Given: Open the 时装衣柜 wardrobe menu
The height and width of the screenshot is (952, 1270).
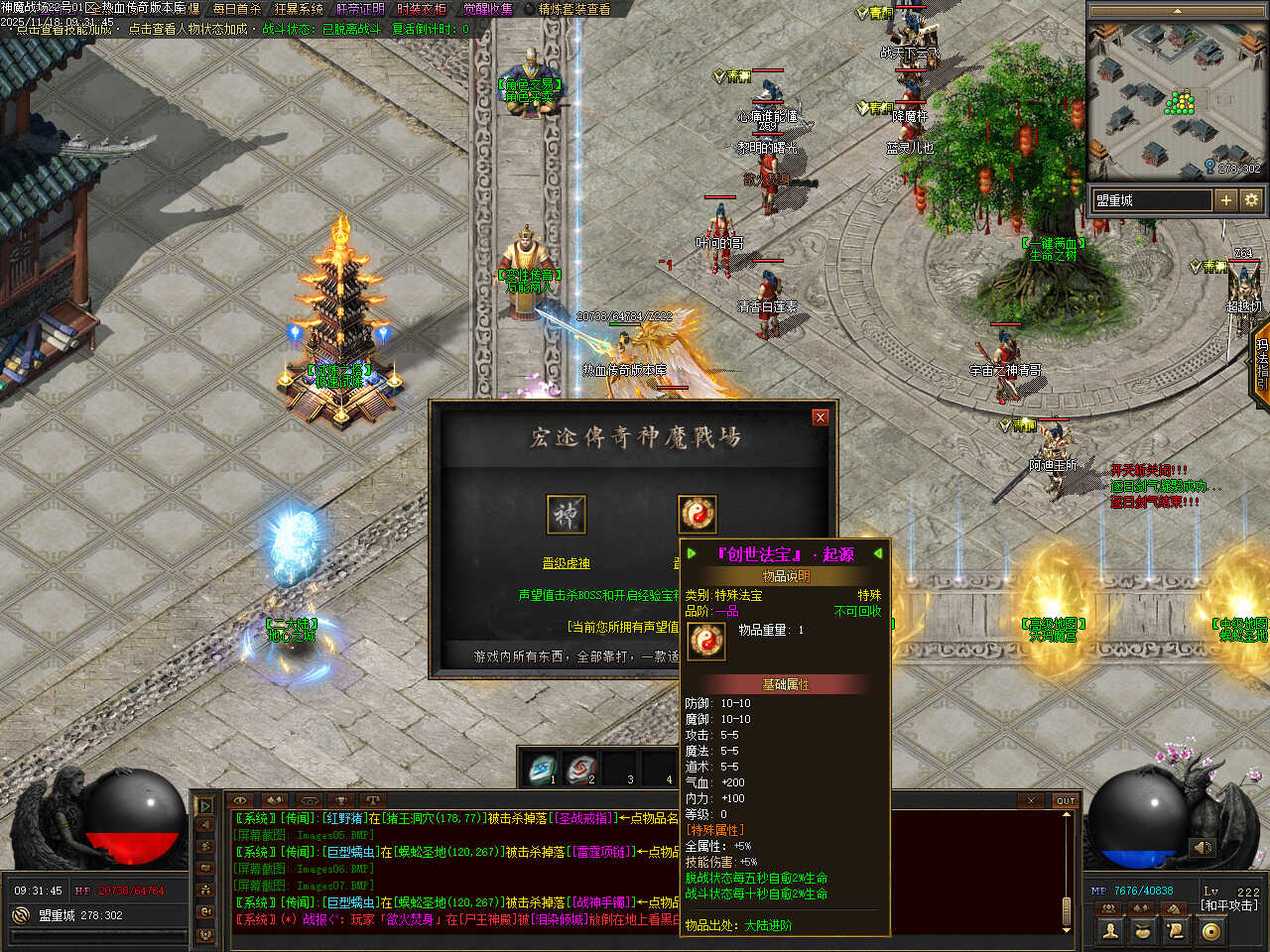Looking at the screenshot, I should (422, 9).
